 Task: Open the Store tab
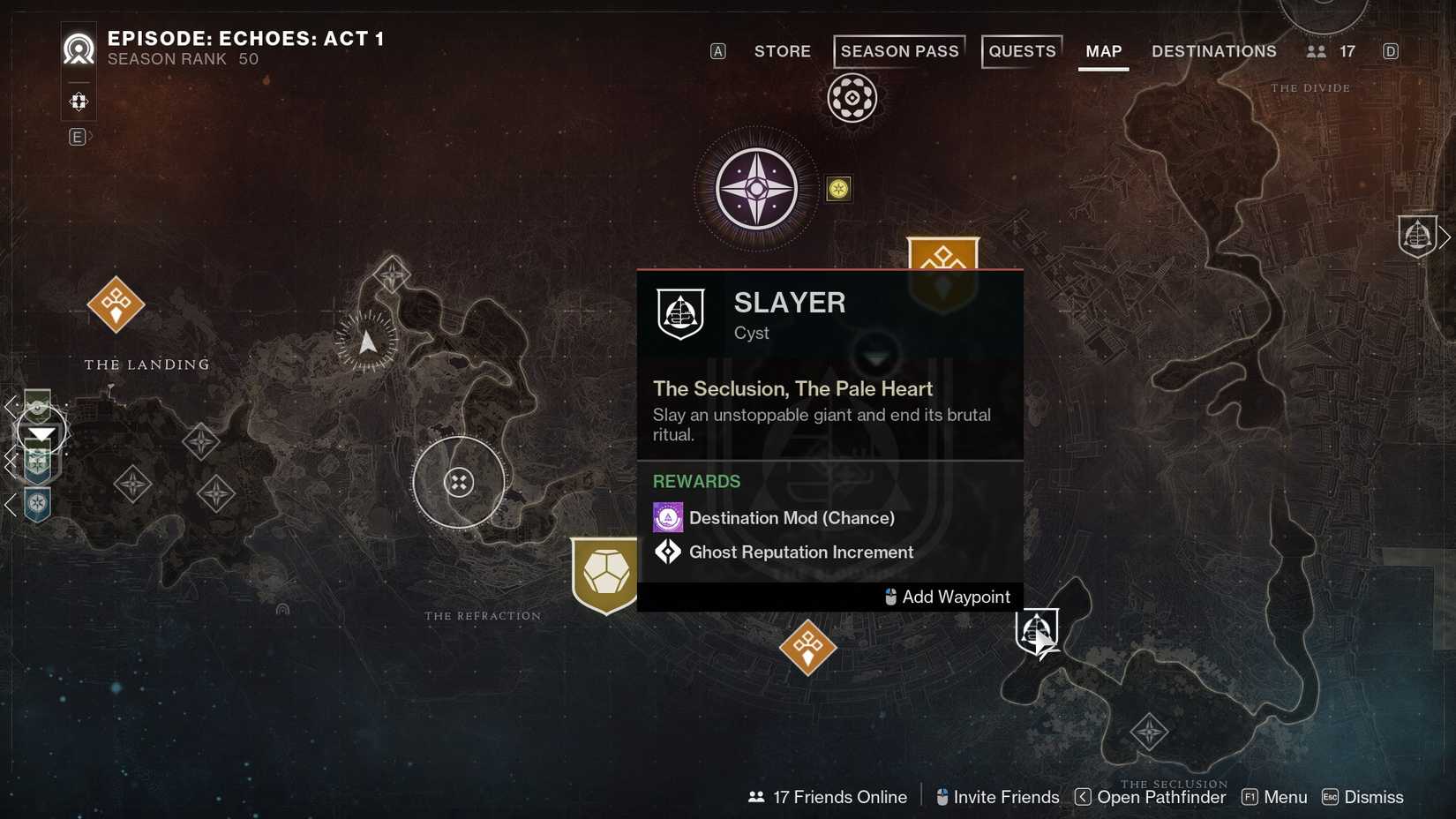coord(782,51)
